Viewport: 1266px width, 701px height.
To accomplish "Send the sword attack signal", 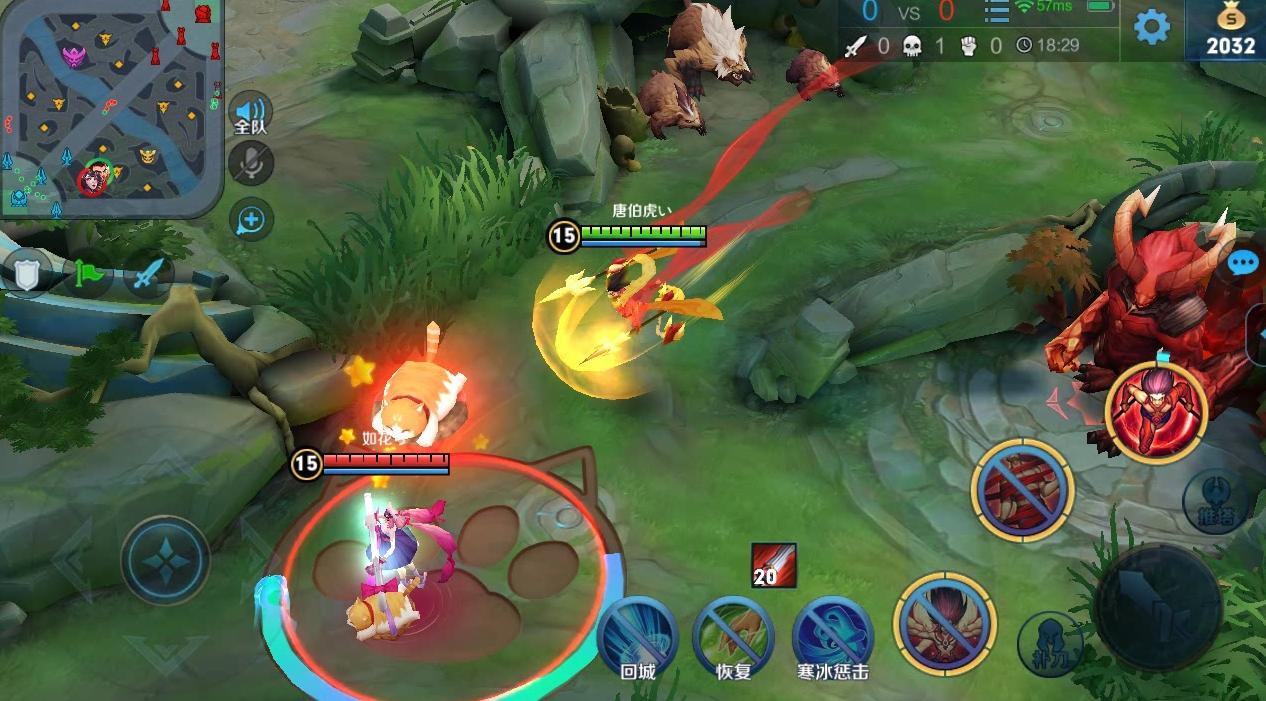I will tap(149, 274).
